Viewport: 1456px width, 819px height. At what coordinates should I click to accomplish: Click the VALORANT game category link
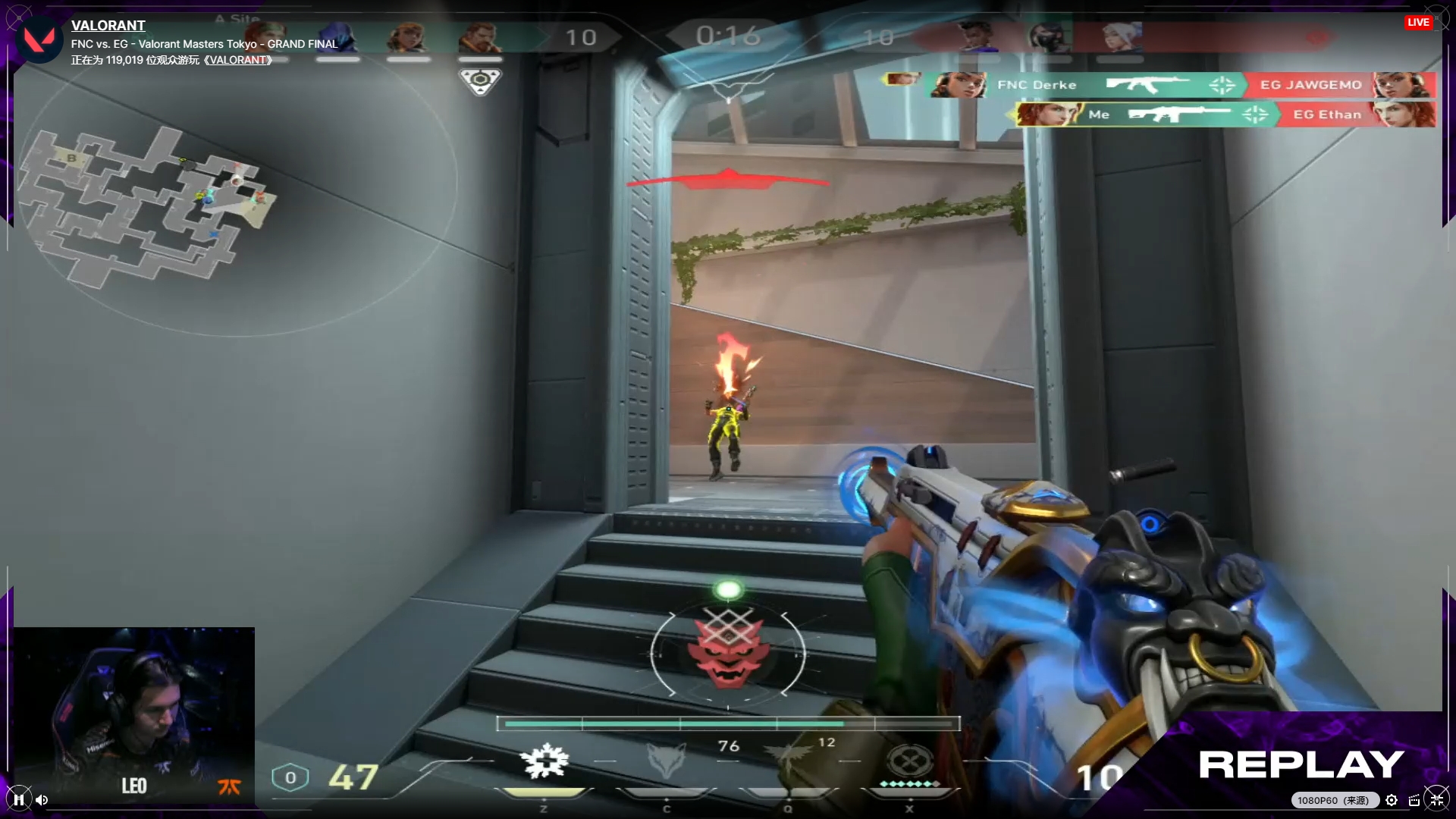[x=238, y=60]
